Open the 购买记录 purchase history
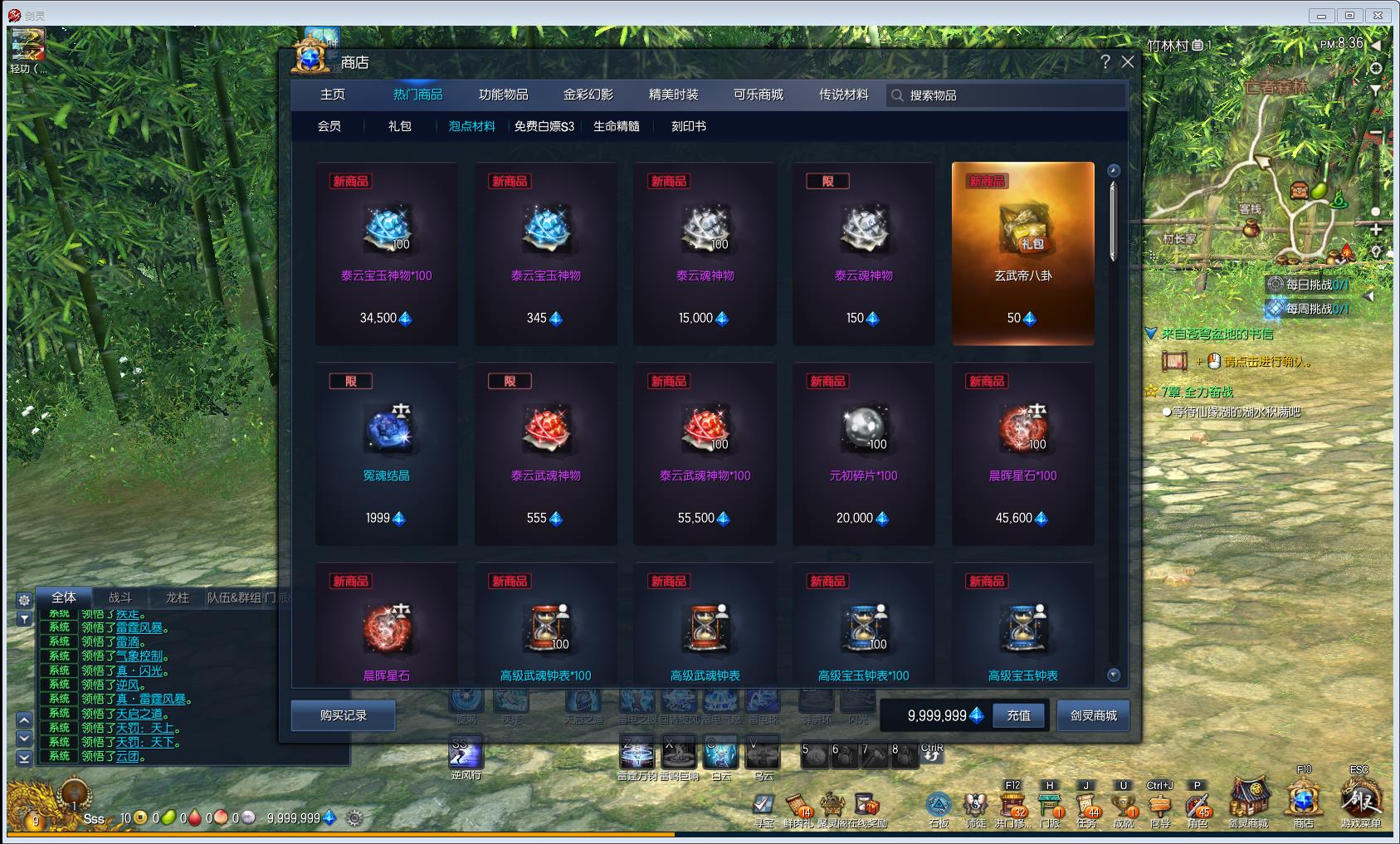1400x844 pixels. coord(343,715)
